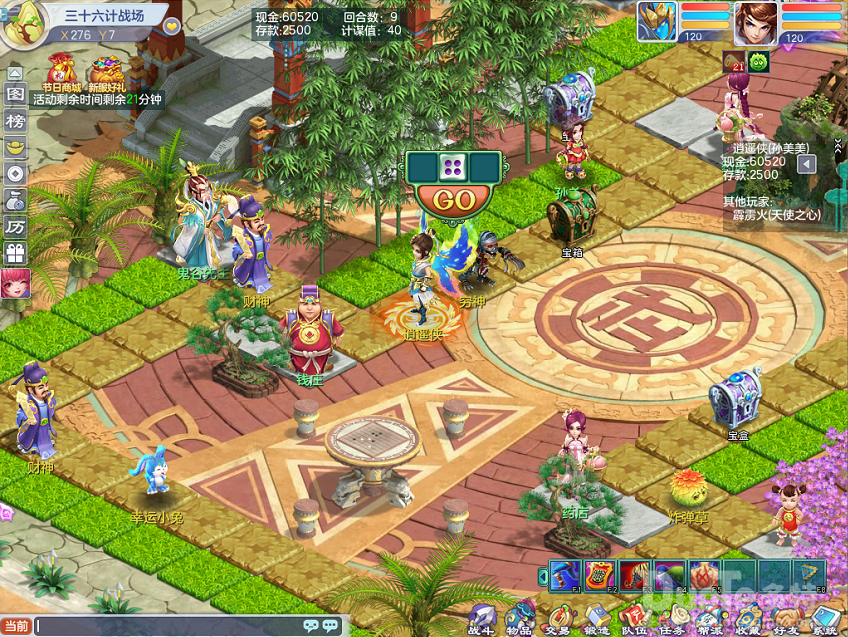Use the F8 skill slot
The width and height of the screenshot is (848, 637).
click(808, 575)
